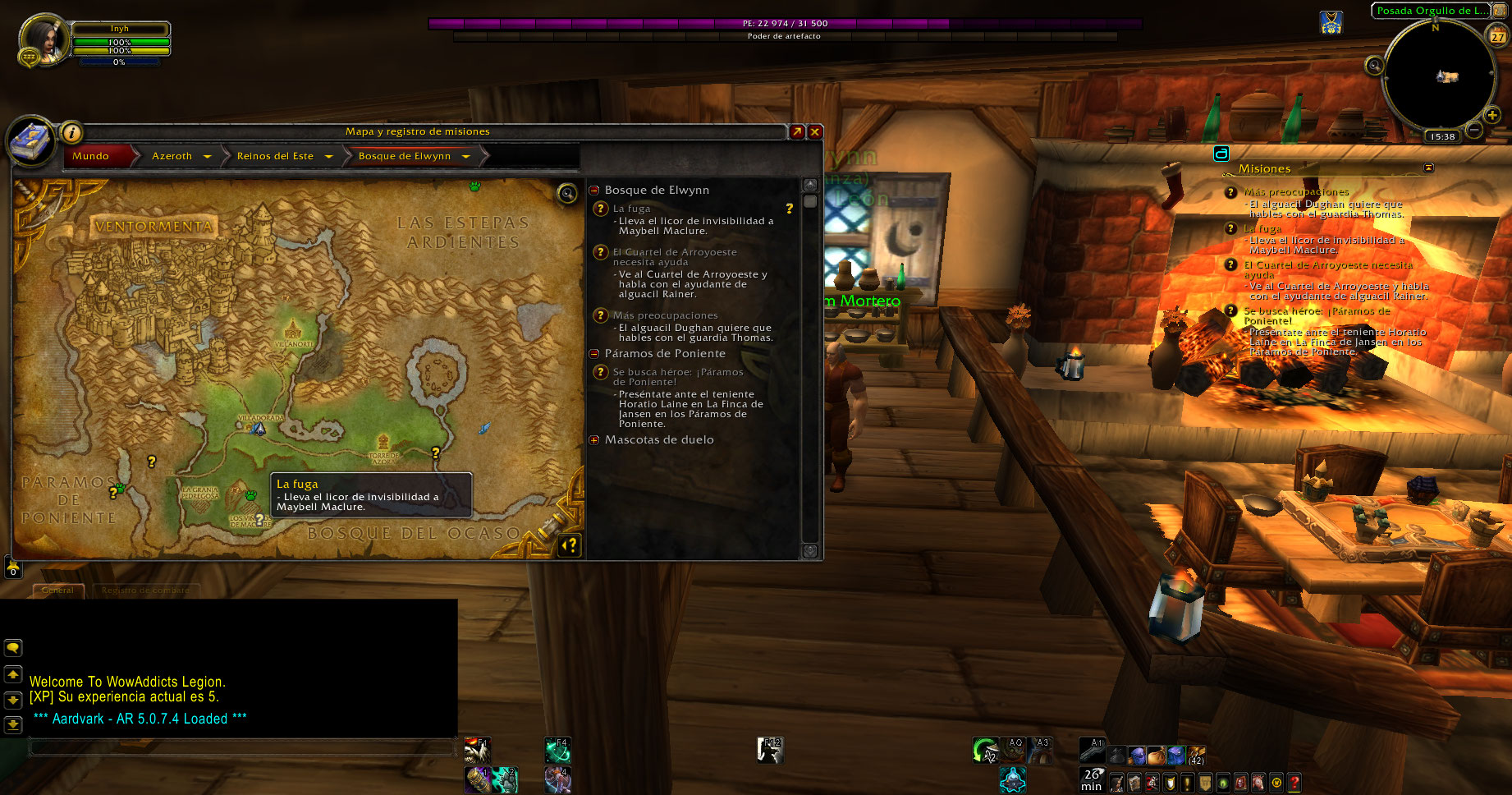1512x795 pixels.
Task: Click the minimap zoom-in plus button
Action: pos(1492,116)
